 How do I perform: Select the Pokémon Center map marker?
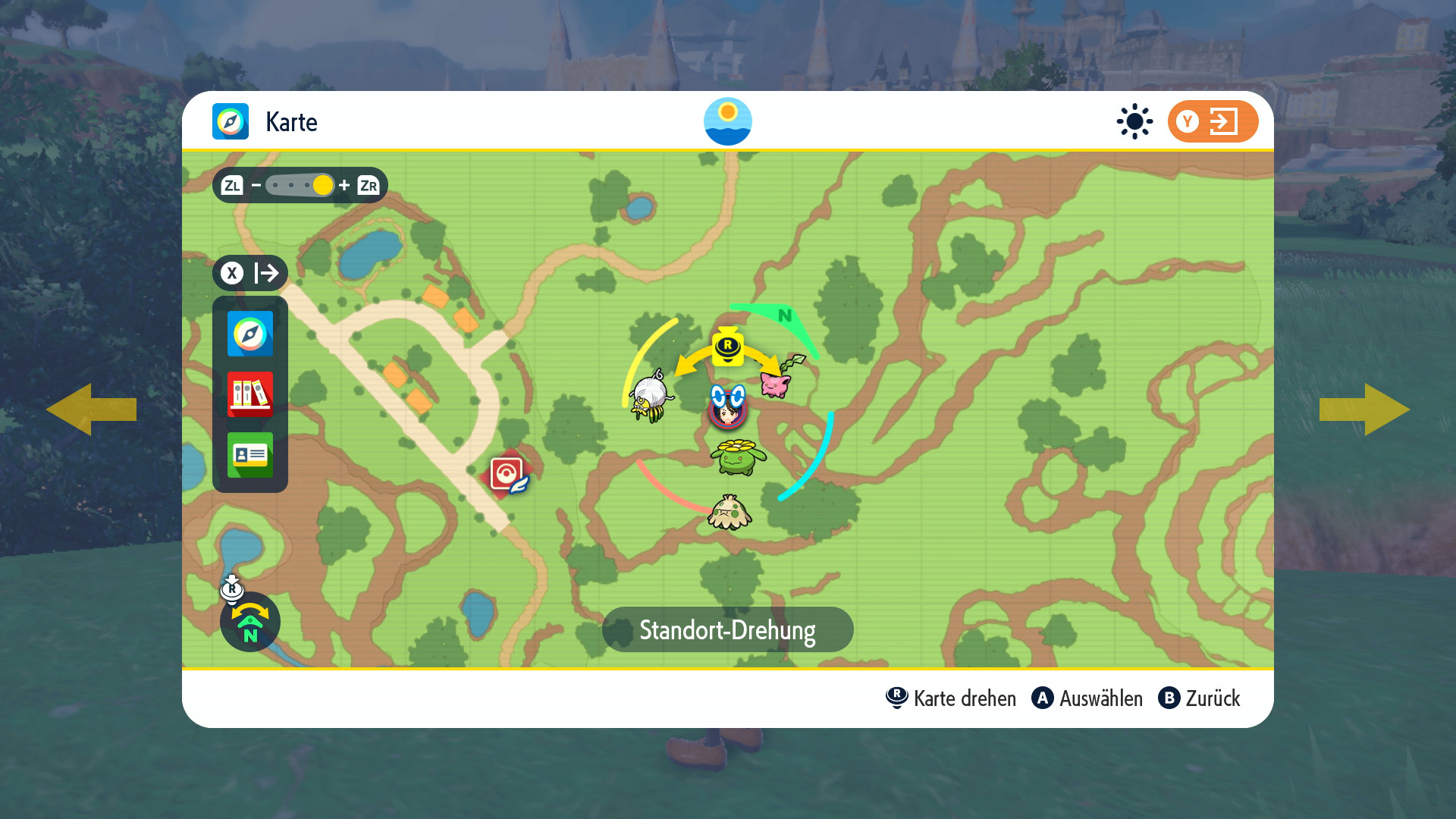508,475
